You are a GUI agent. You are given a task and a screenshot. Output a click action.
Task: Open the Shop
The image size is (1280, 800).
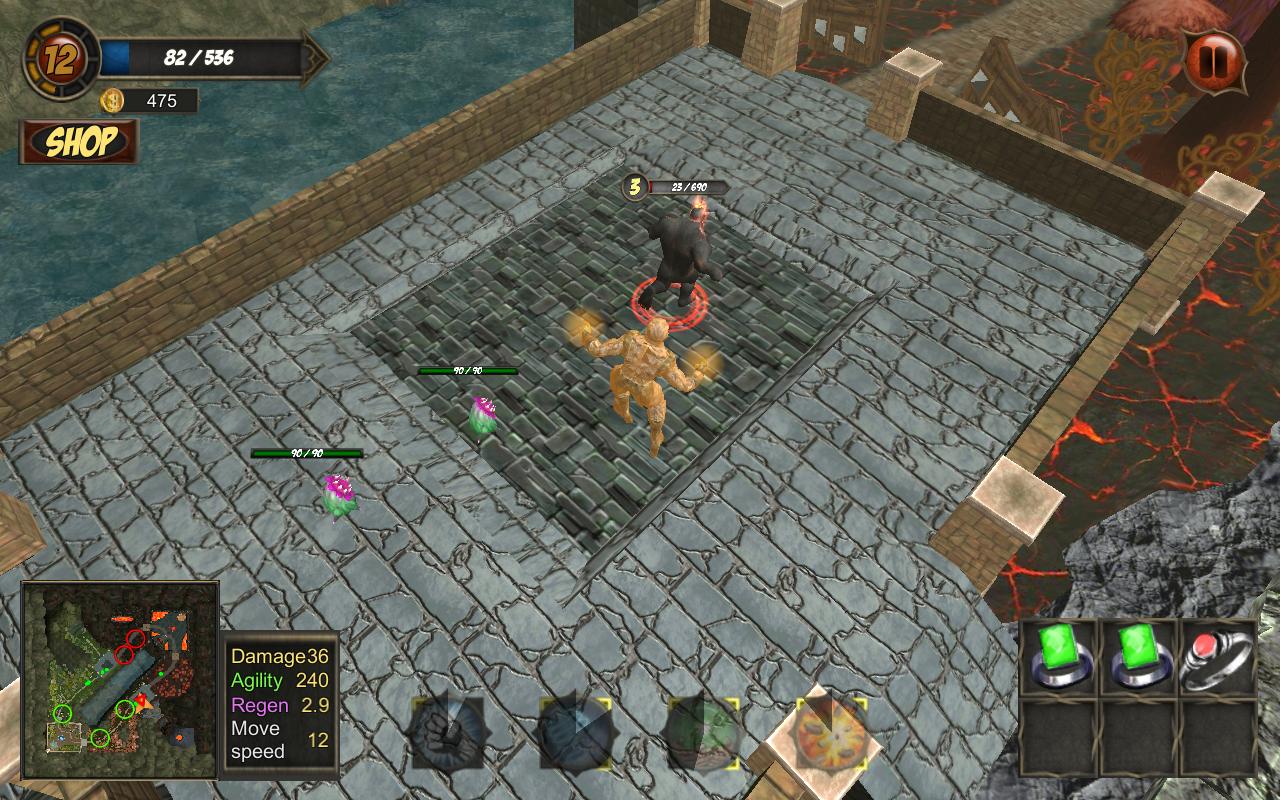pos(79,142)
